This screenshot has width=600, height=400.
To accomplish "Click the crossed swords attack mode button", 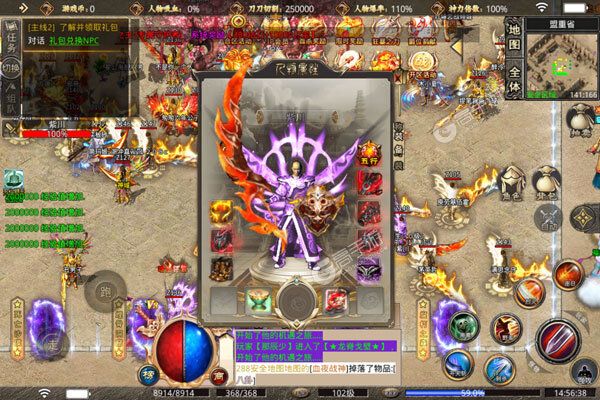I will [x=546, y=218].
